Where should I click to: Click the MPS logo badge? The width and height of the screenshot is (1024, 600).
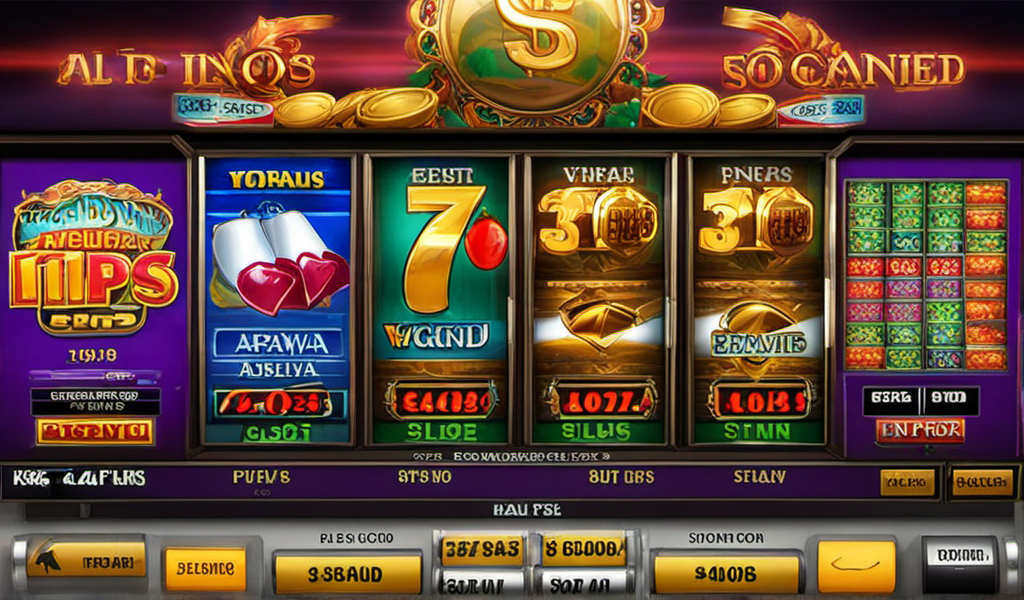click(x=93, y=260)
